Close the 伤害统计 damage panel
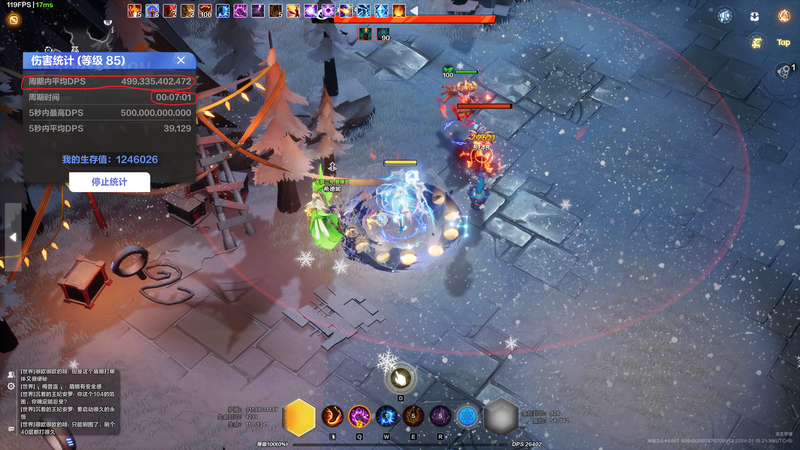Screen dimensions: 800x450 click(181, 61)
